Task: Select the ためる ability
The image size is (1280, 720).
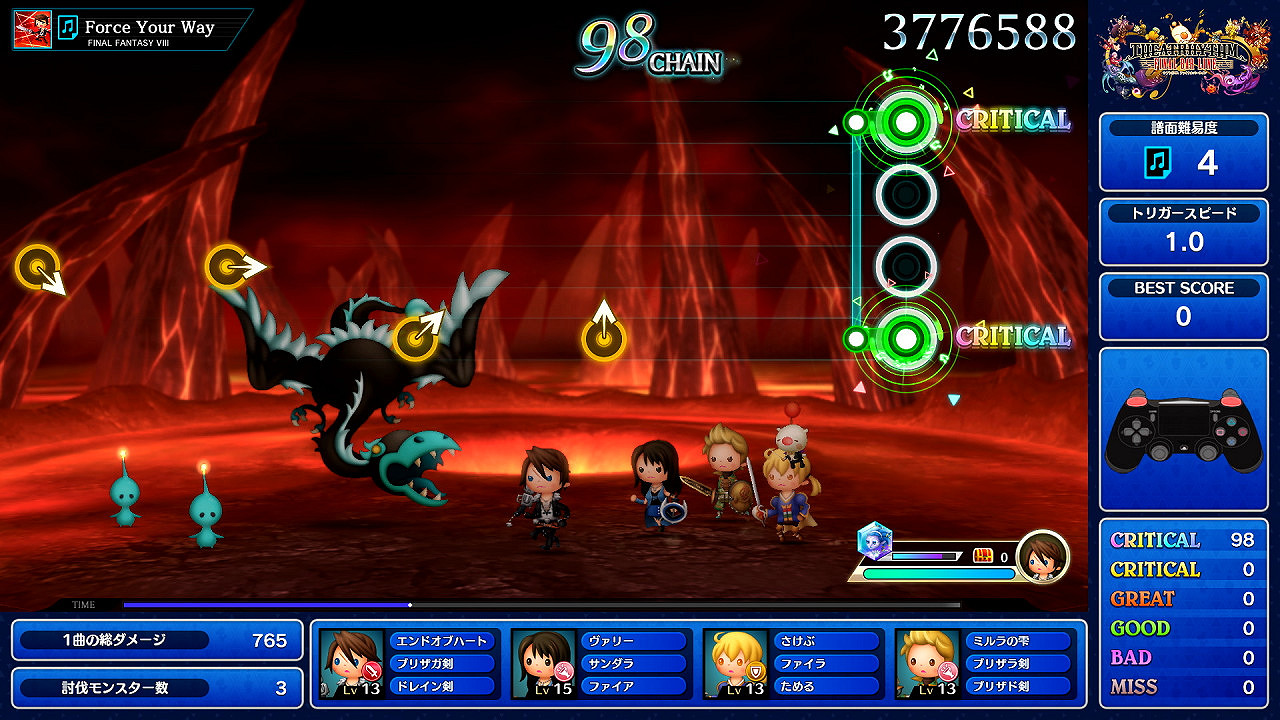Action: pos(826,686)
